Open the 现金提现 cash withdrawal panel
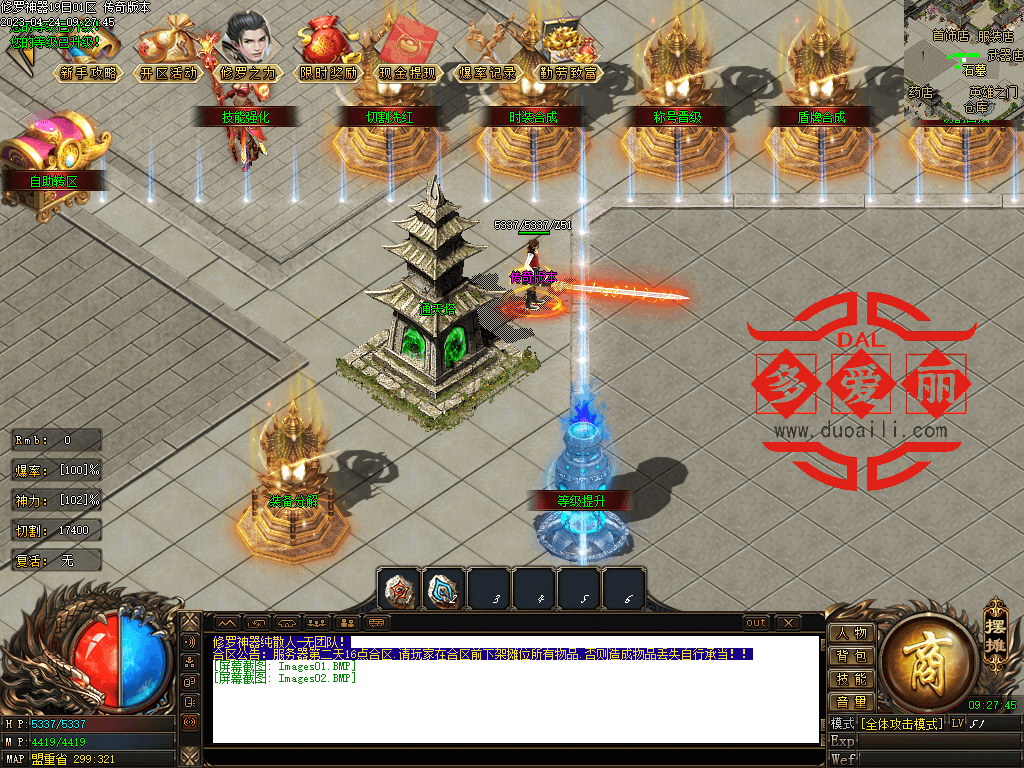This screenshot has height=768, width=1024. pos(407,72)
